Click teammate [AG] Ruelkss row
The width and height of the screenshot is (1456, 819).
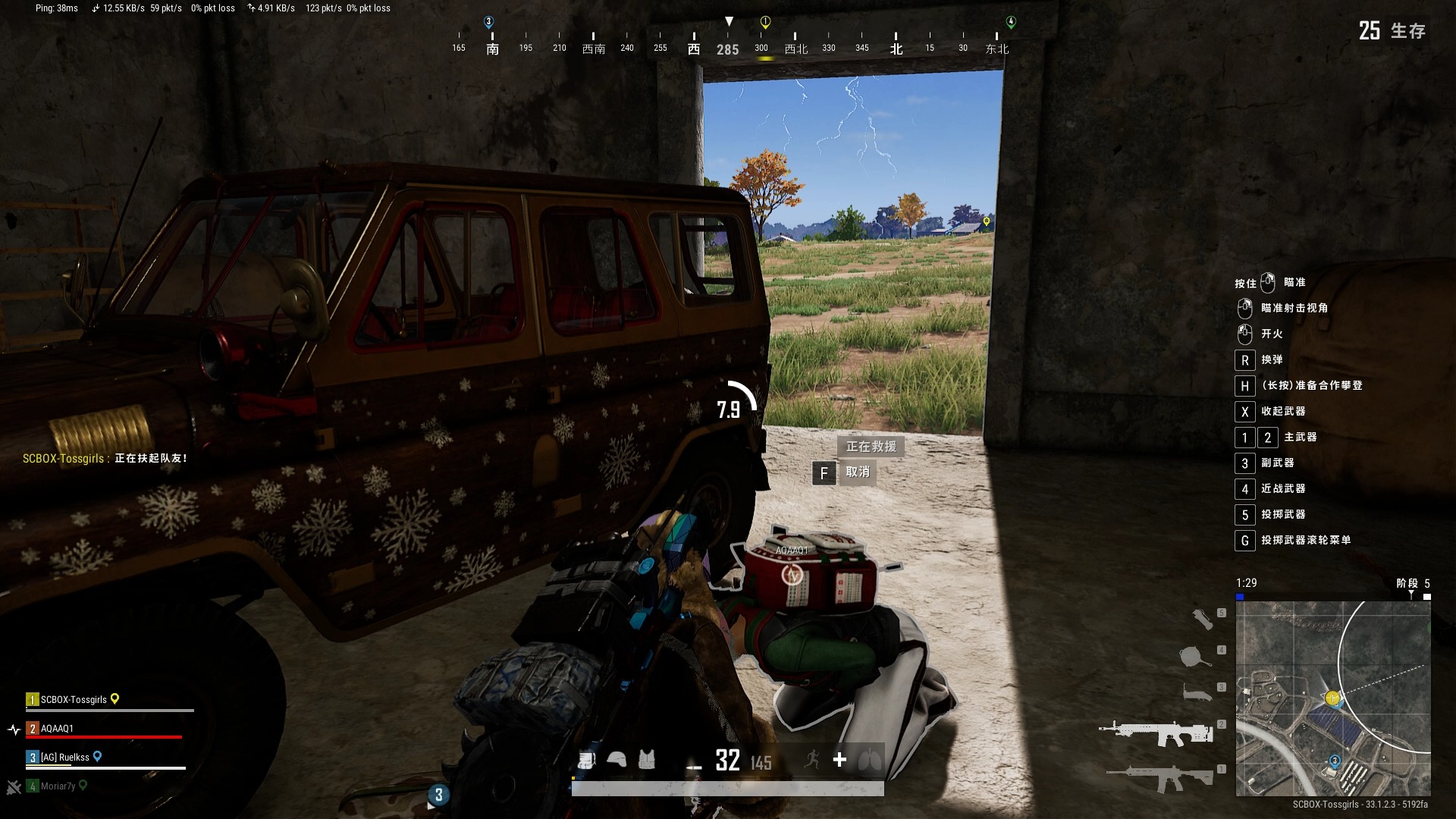click(64, 757)
